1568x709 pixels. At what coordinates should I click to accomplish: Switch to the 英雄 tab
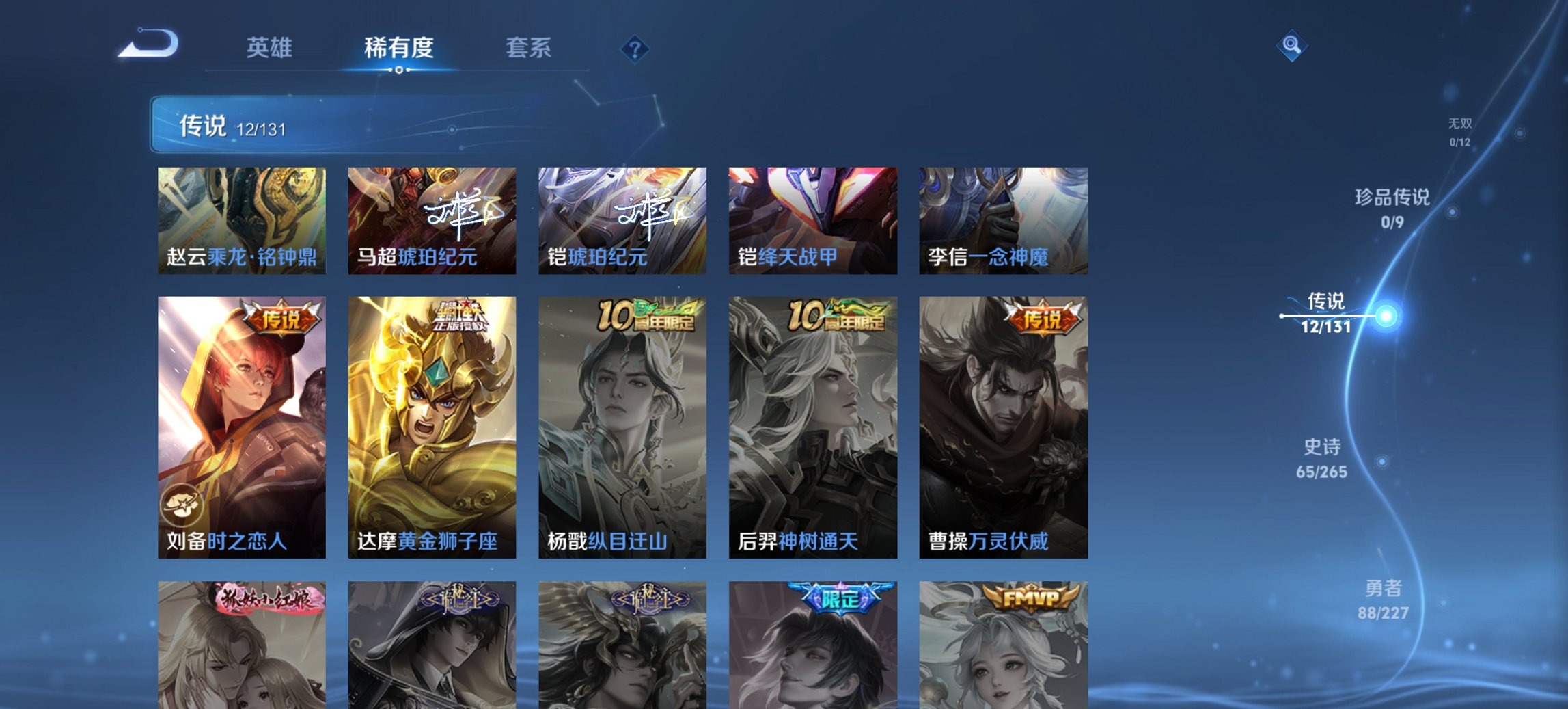[271, 48]
